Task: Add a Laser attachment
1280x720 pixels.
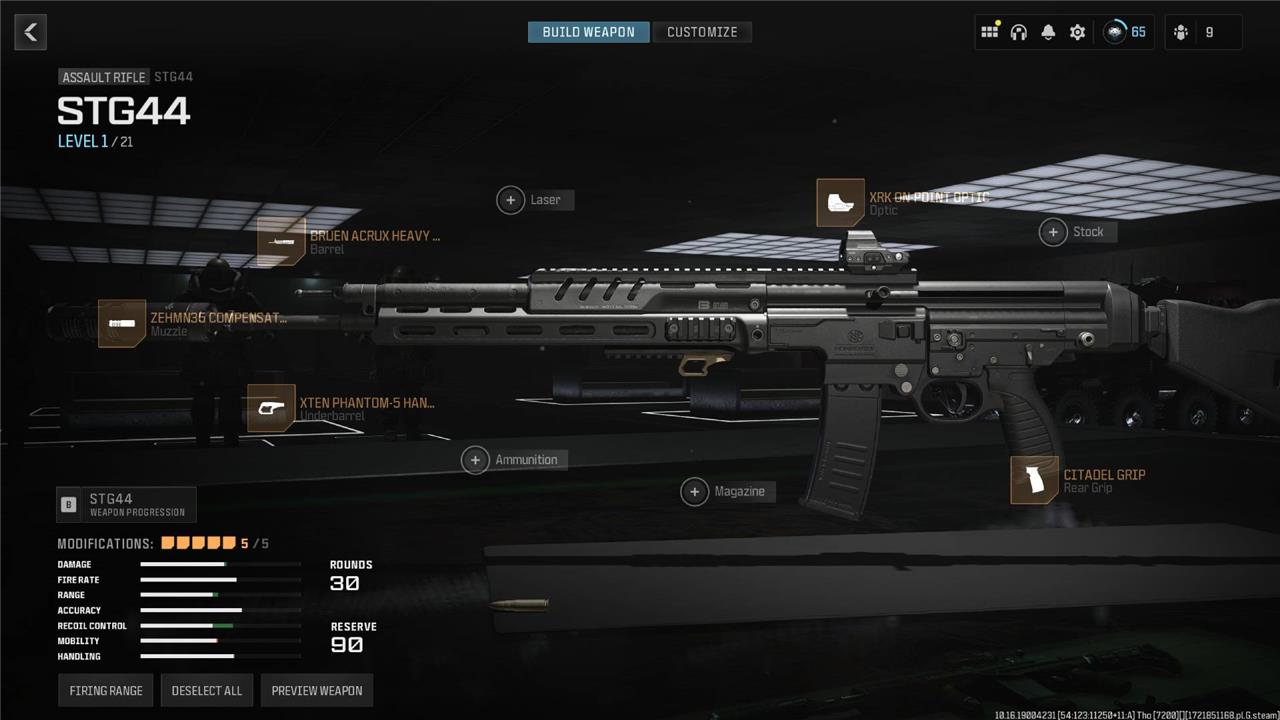Action: (511, 200)
